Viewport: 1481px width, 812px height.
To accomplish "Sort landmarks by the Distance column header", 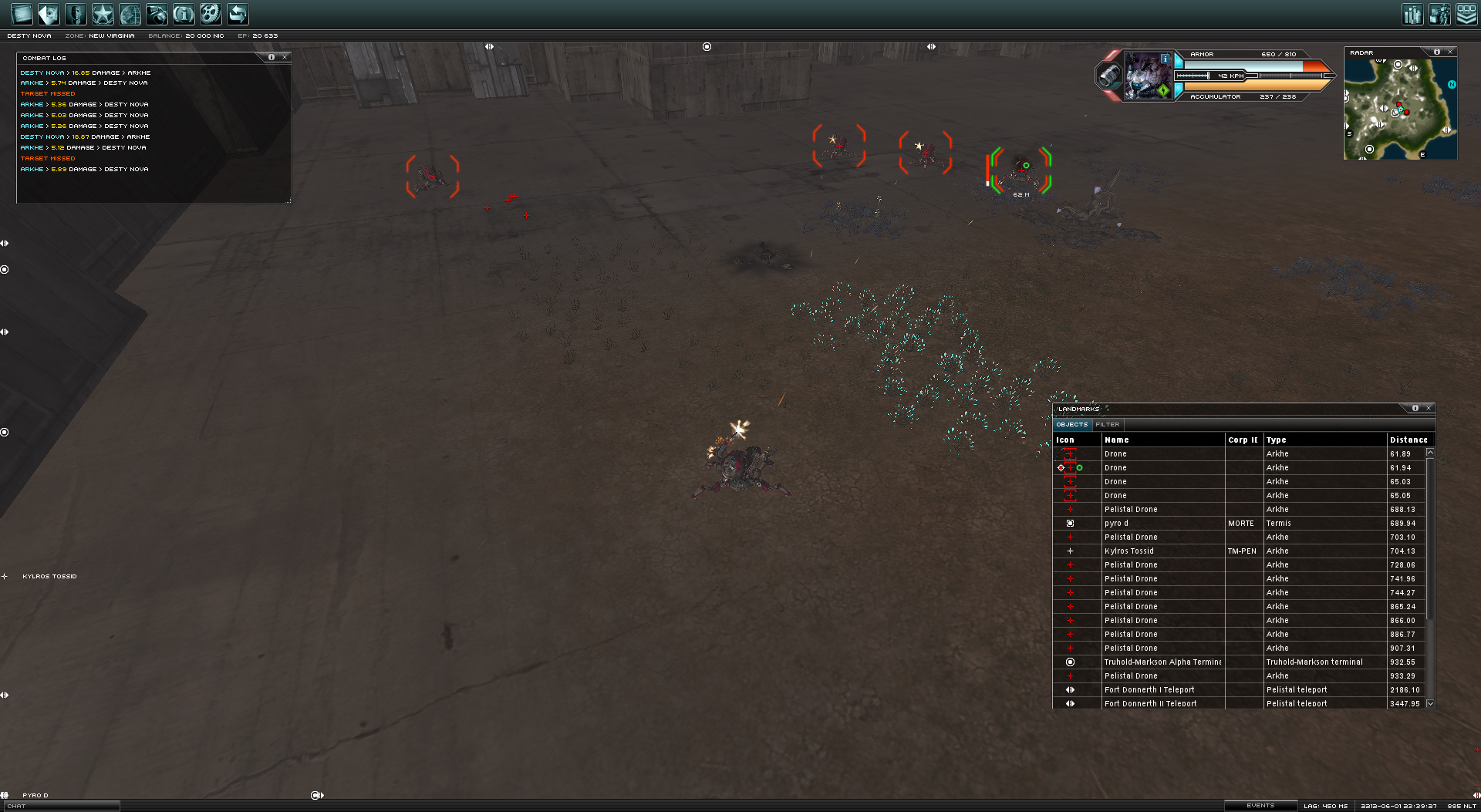I will tap(1408, 440).
